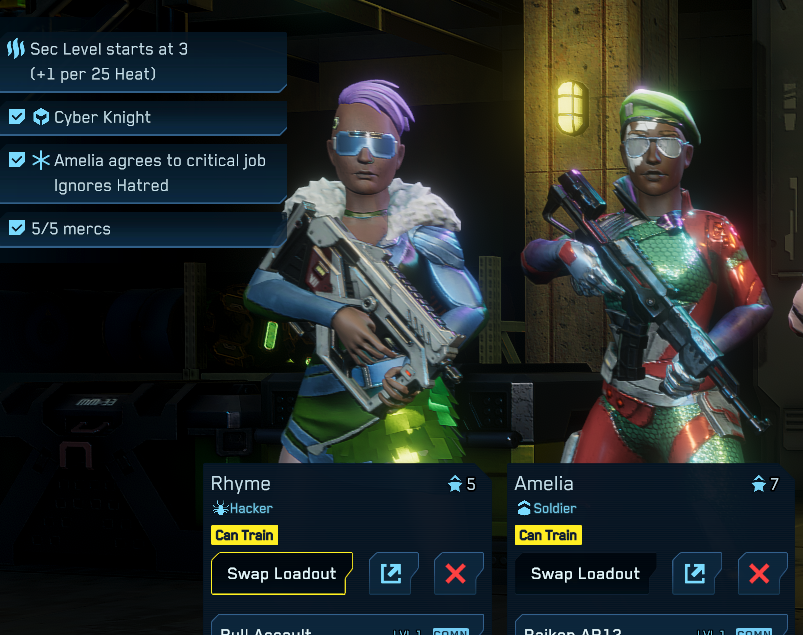The height and width of the screenshot is (635, 803).
Task: Click Amelia's Can Train badge
Action: click(548, 535)
